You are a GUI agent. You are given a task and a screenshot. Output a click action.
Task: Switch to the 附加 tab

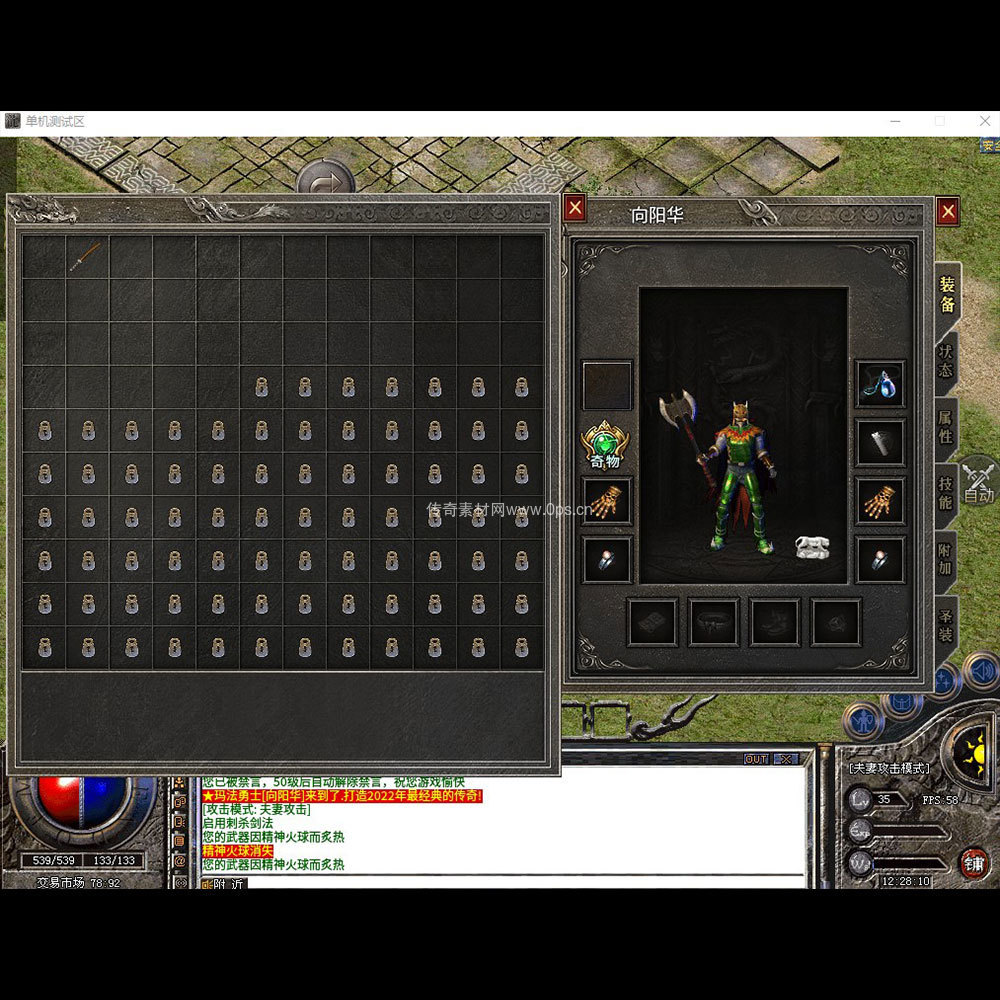click(x=945, y=559)
